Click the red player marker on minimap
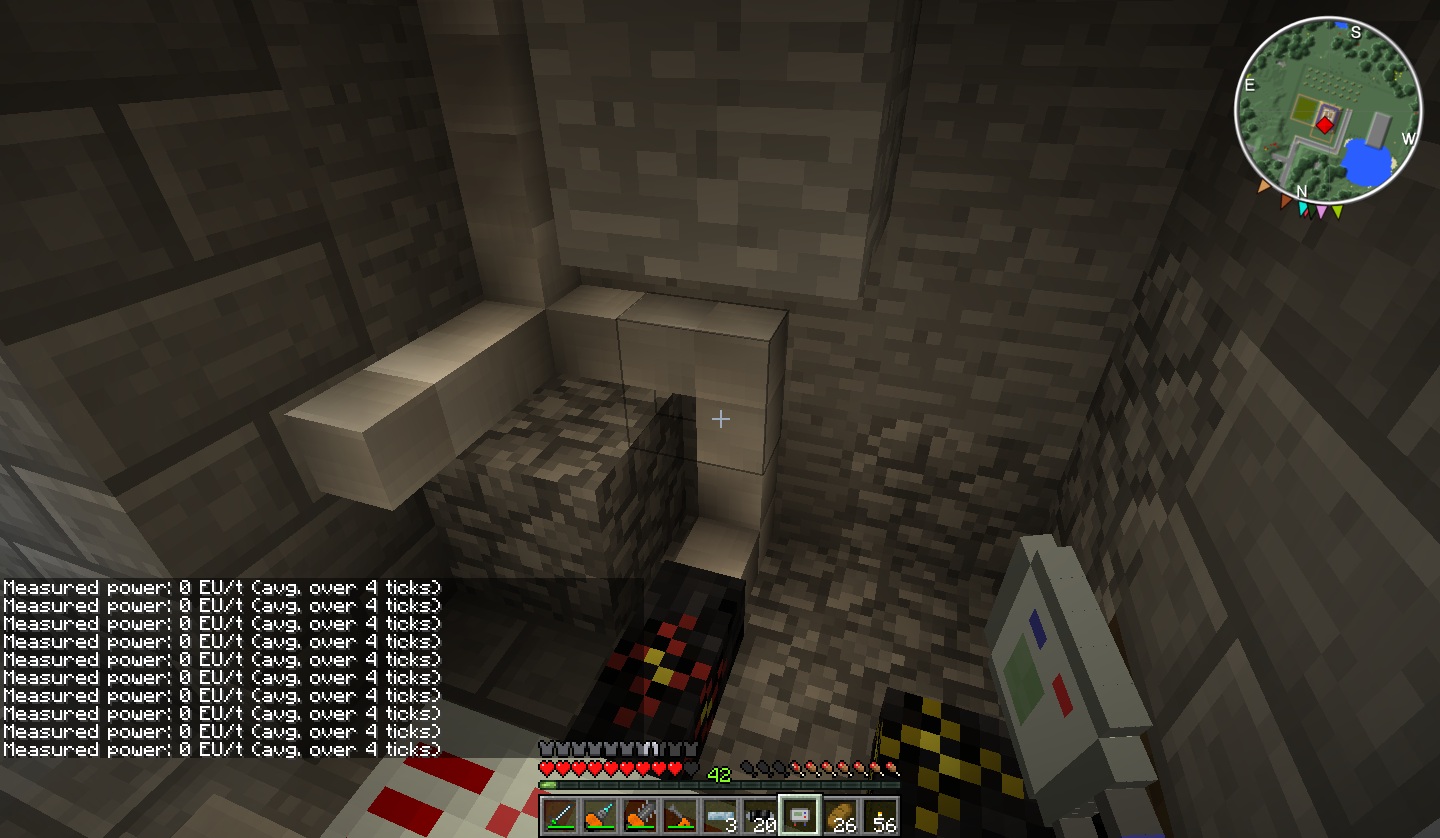The height and width of the screenshot is (838, 1440). coord(1324,125)
